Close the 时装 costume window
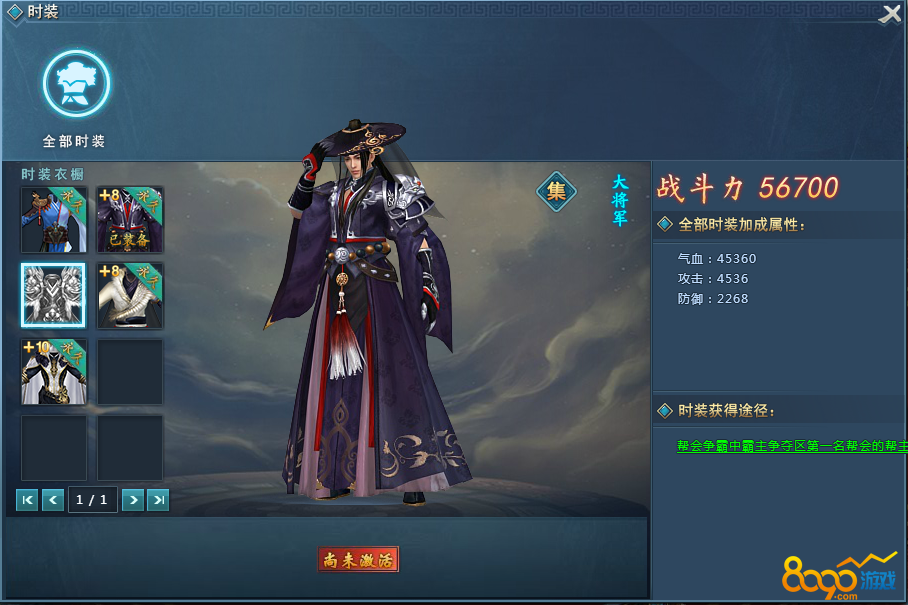Image resolution: width=908 pixels, height=605 pixels. pos(889,14)
